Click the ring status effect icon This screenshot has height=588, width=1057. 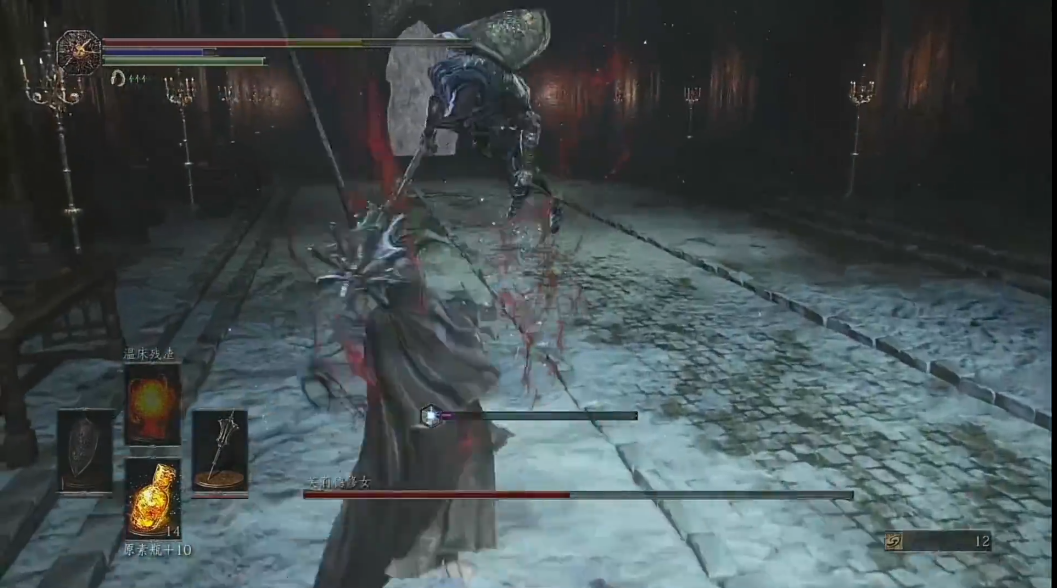point(117,79)
